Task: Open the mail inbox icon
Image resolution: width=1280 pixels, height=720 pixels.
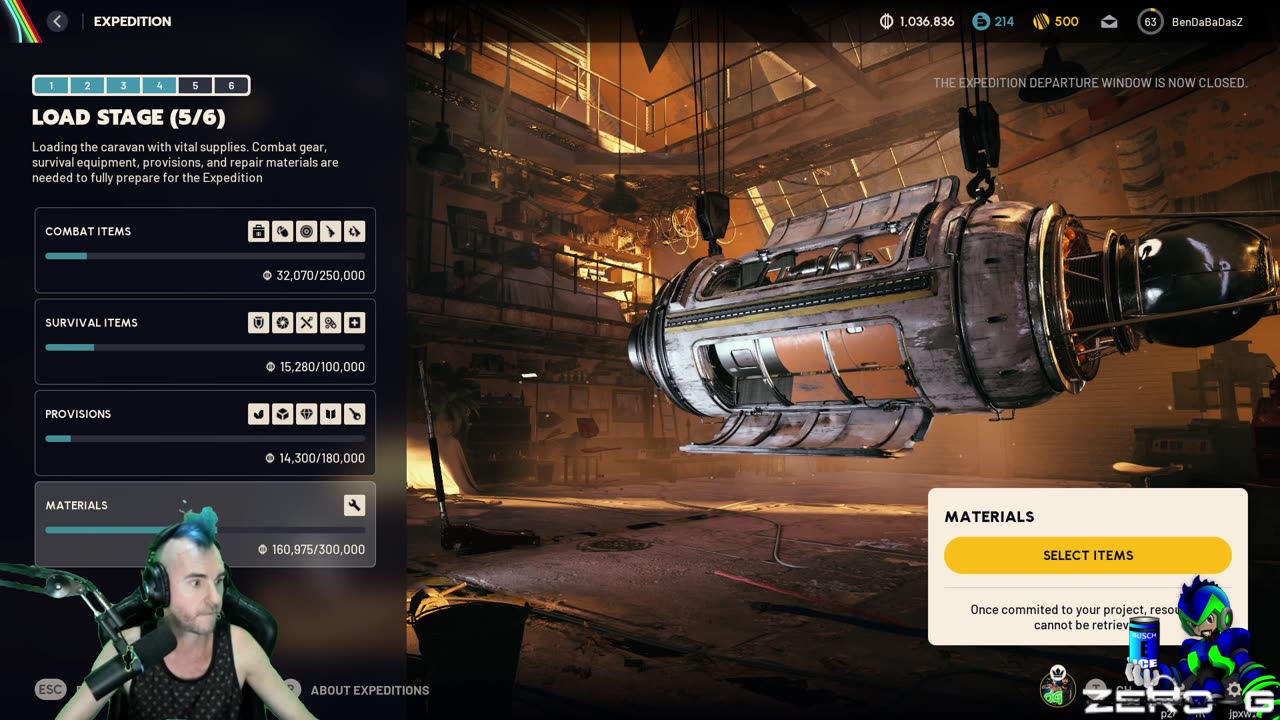Action: (x=1109, y=21)
